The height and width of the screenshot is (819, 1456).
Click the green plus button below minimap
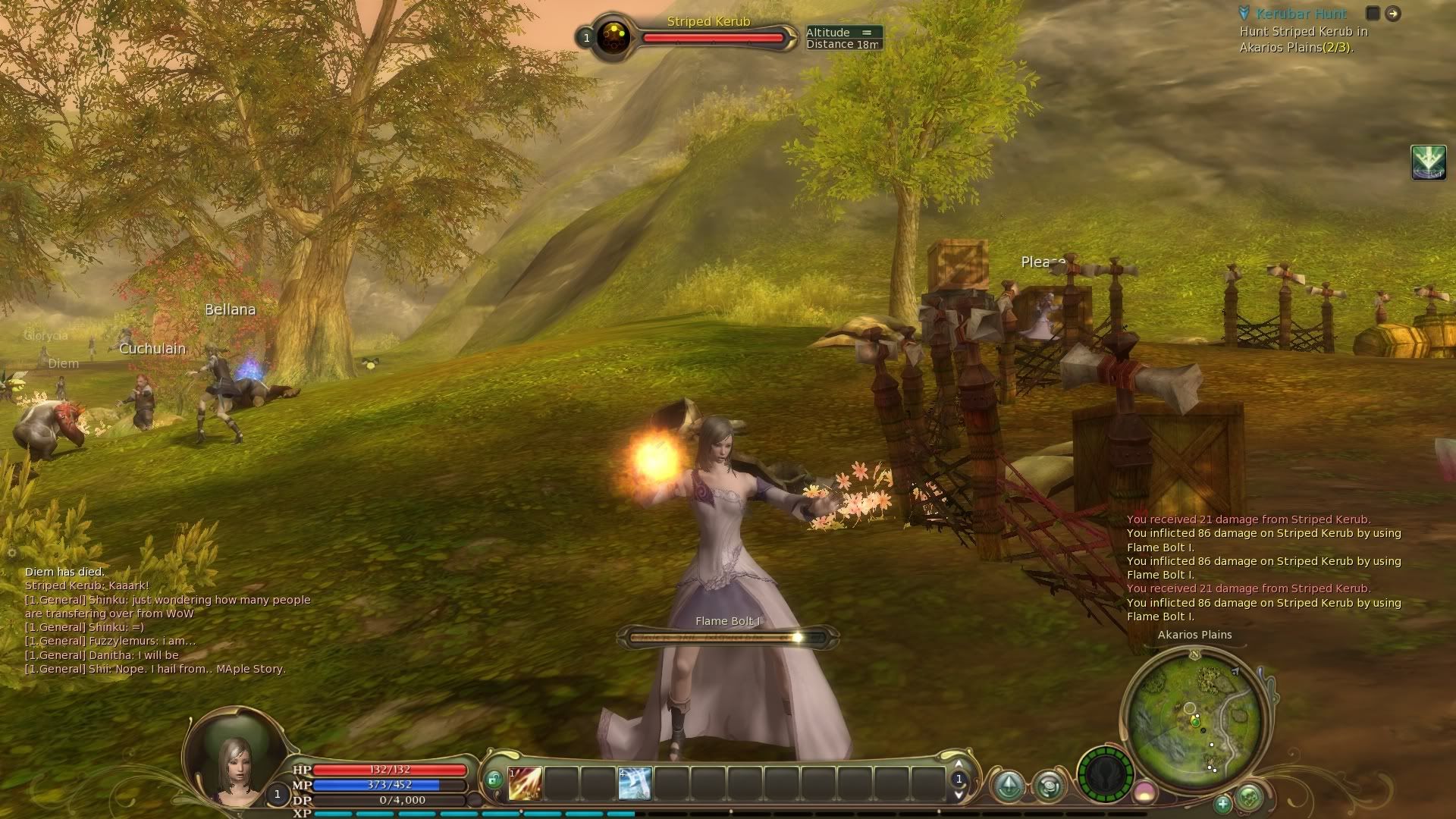point(1222,803)
